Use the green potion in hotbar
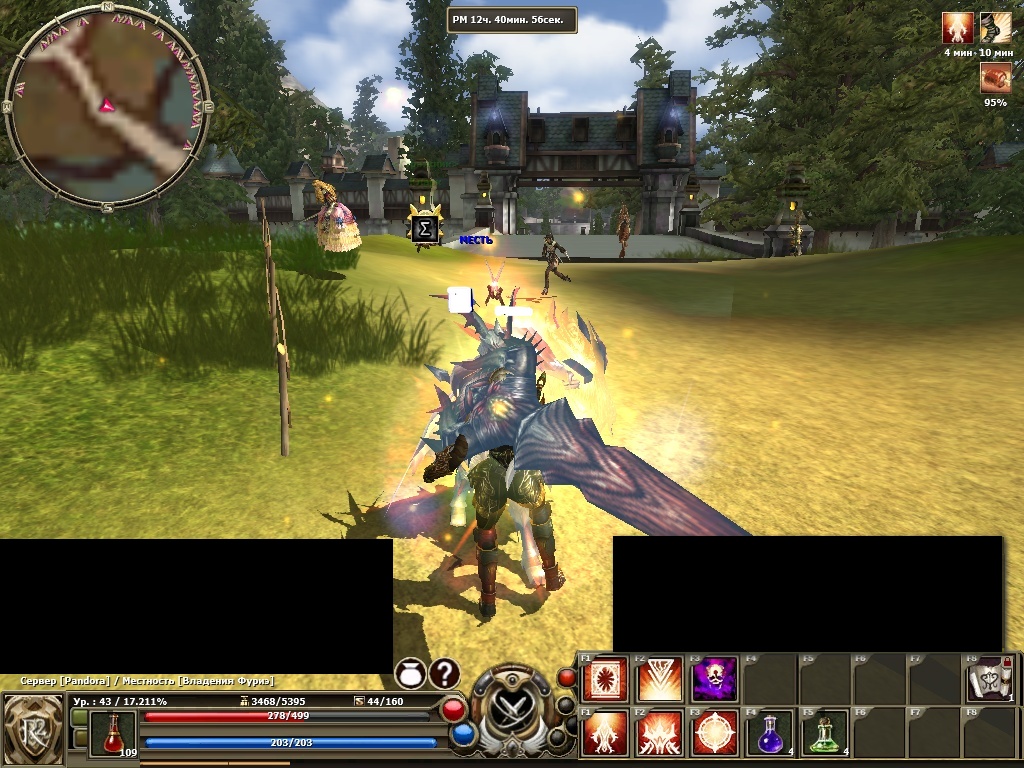 click(x=823, y=732)
